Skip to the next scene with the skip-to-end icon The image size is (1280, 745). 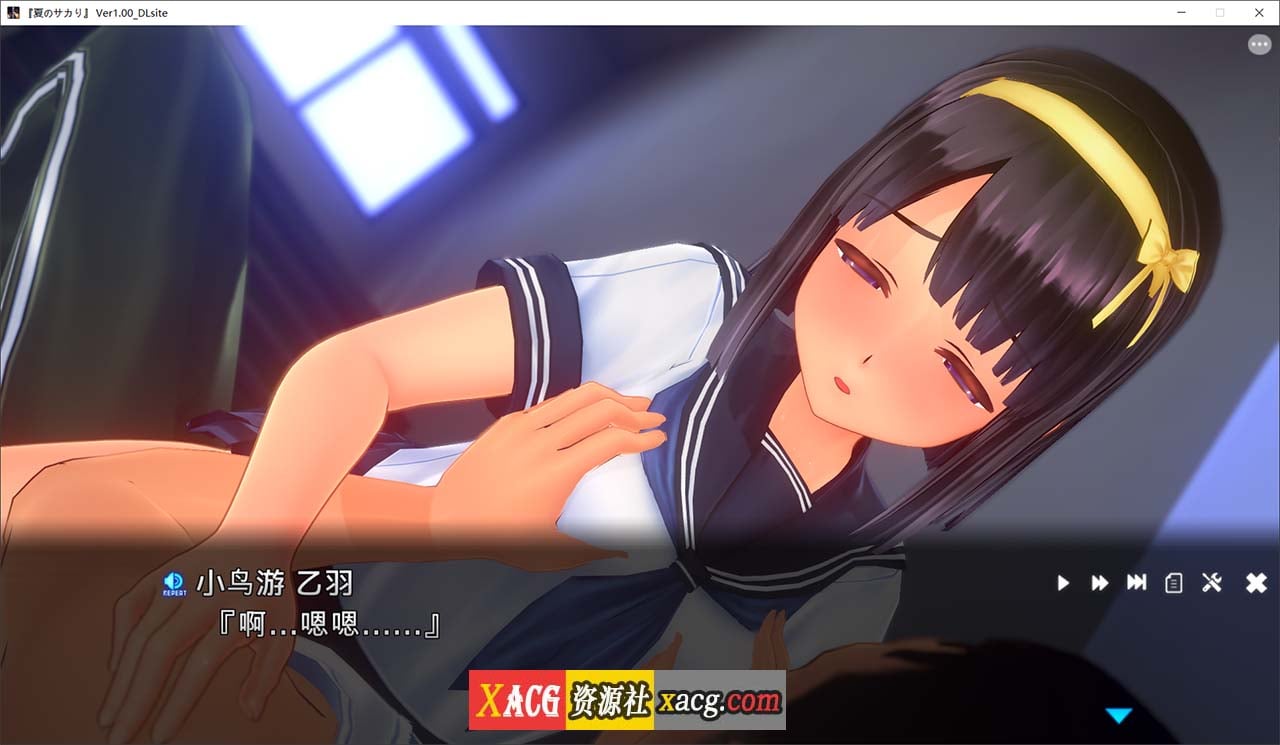(1138, 583)
